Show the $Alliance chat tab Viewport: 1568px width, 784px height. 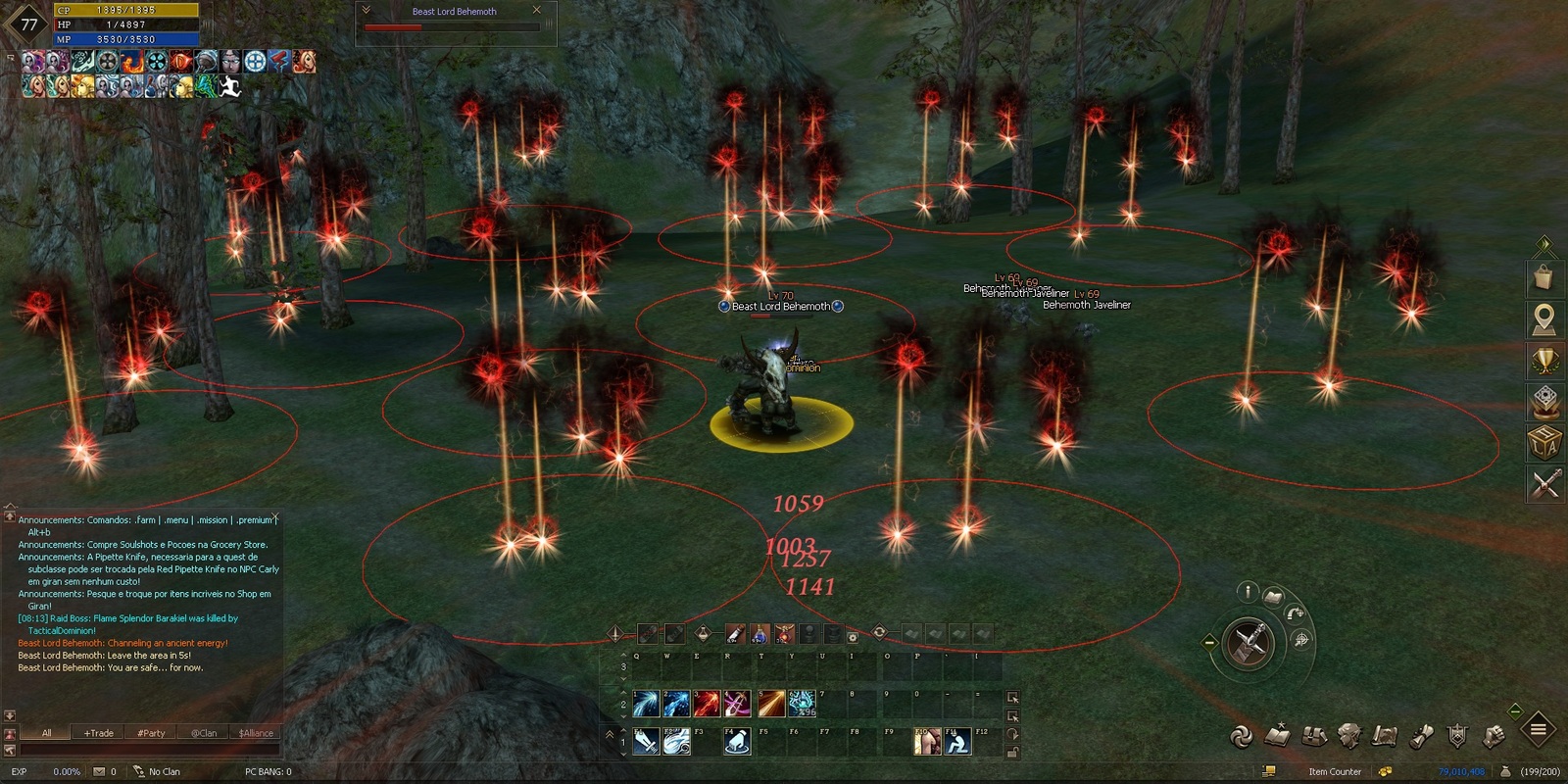click(256, 733)
